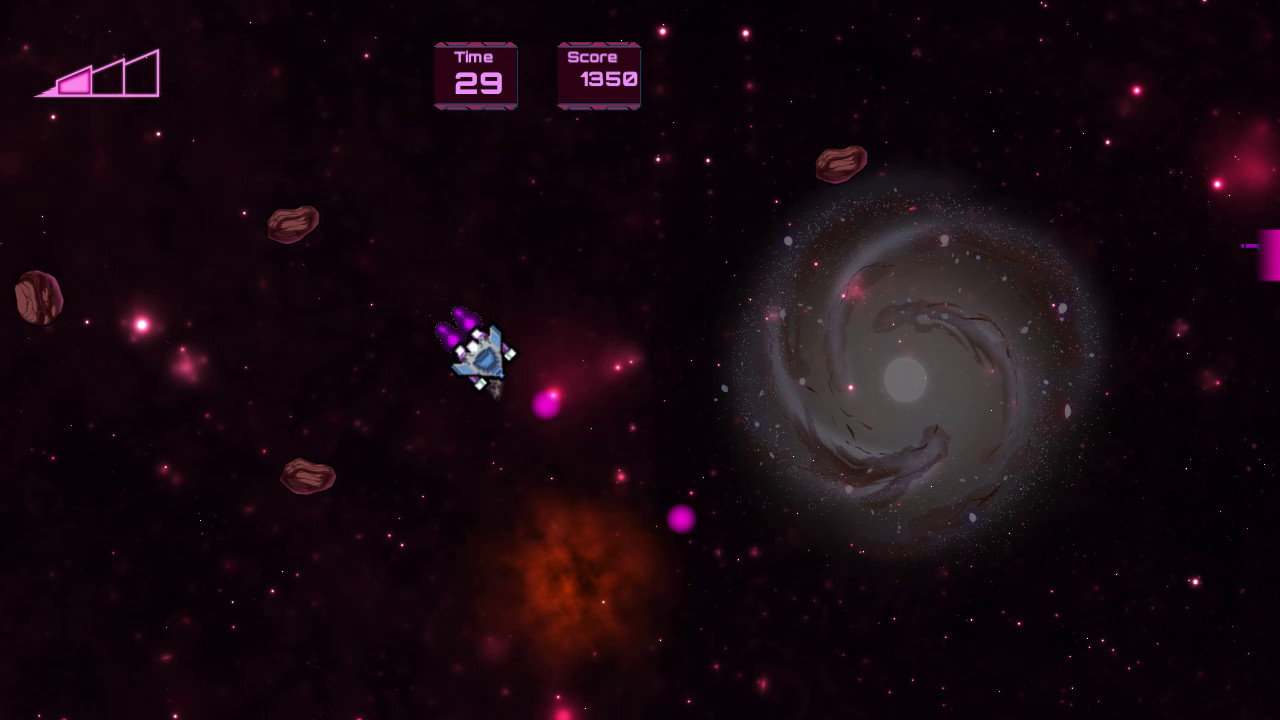Viewport: 1280px width, 720px height.
Task: Expand the Score display panel
Action: [x=598, y=74]
